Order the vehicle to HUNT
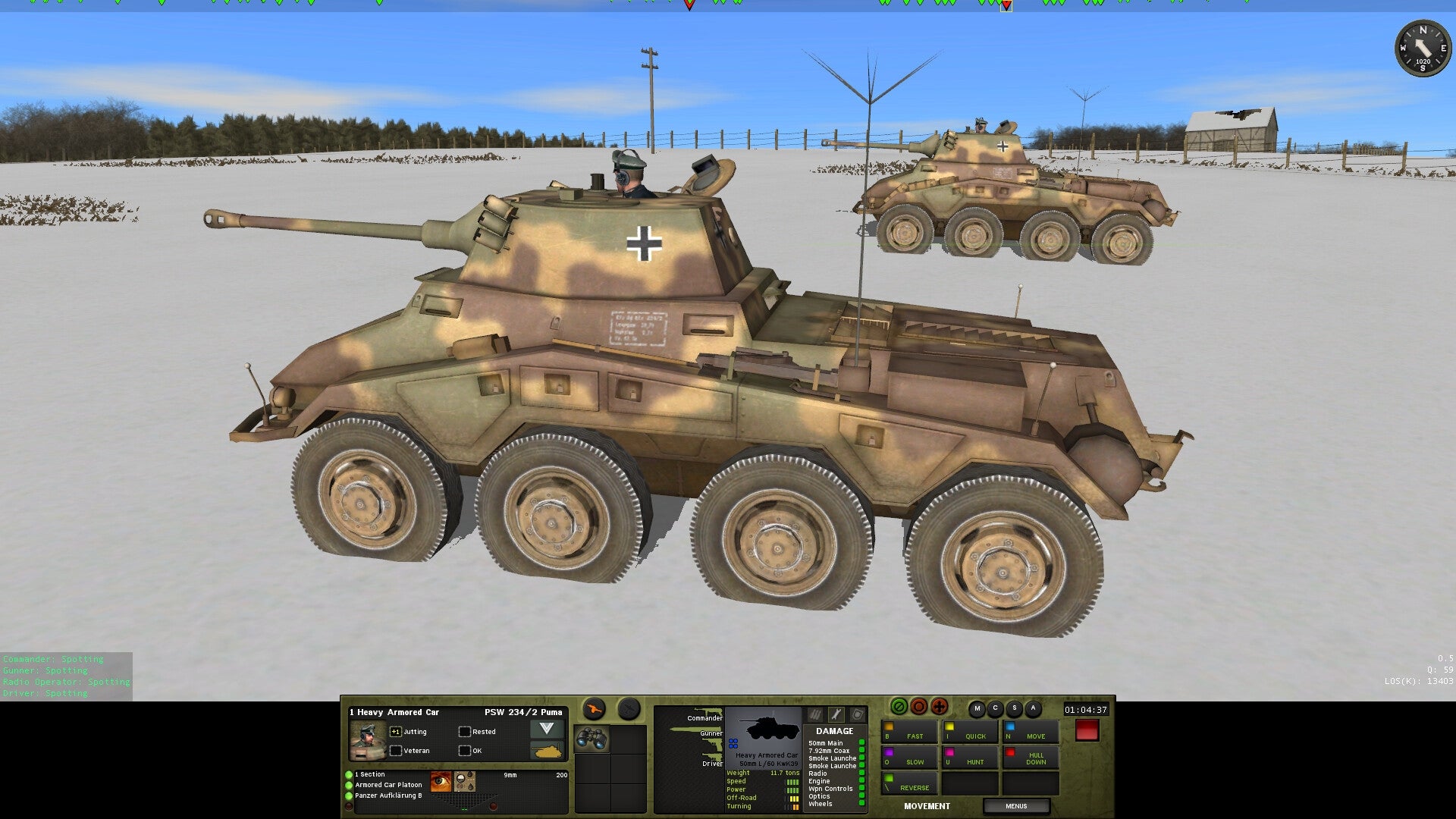Screen dimensions: 1456x819 [974, 761]
